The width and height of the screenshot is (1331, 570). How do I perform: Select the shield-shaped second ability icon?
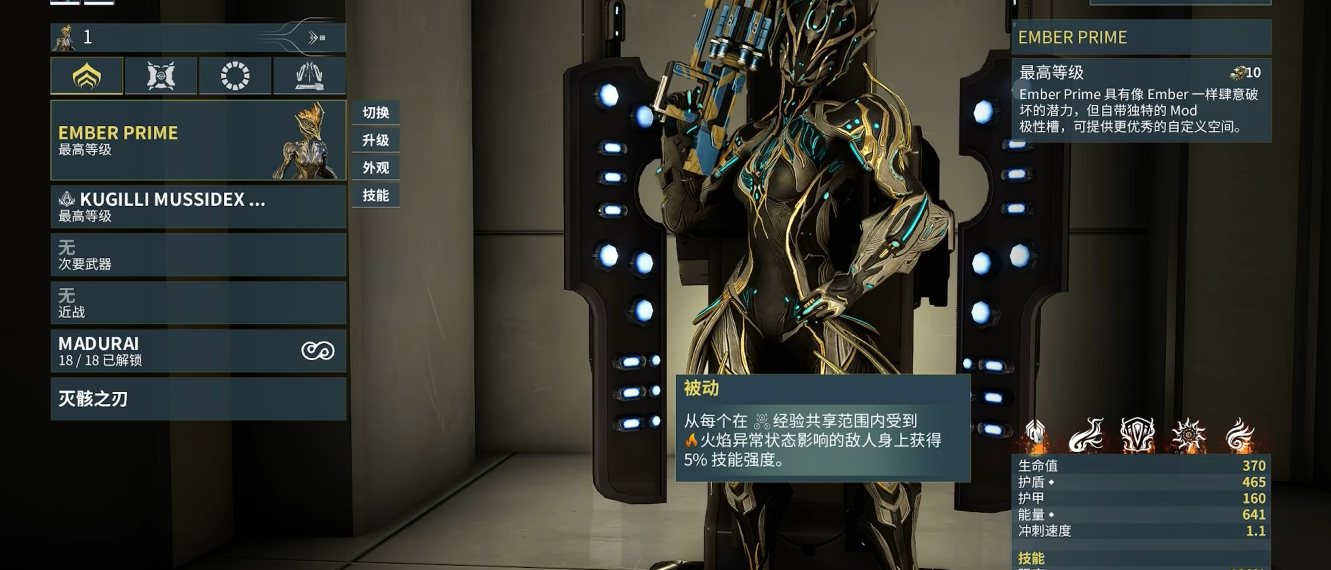1137,436
